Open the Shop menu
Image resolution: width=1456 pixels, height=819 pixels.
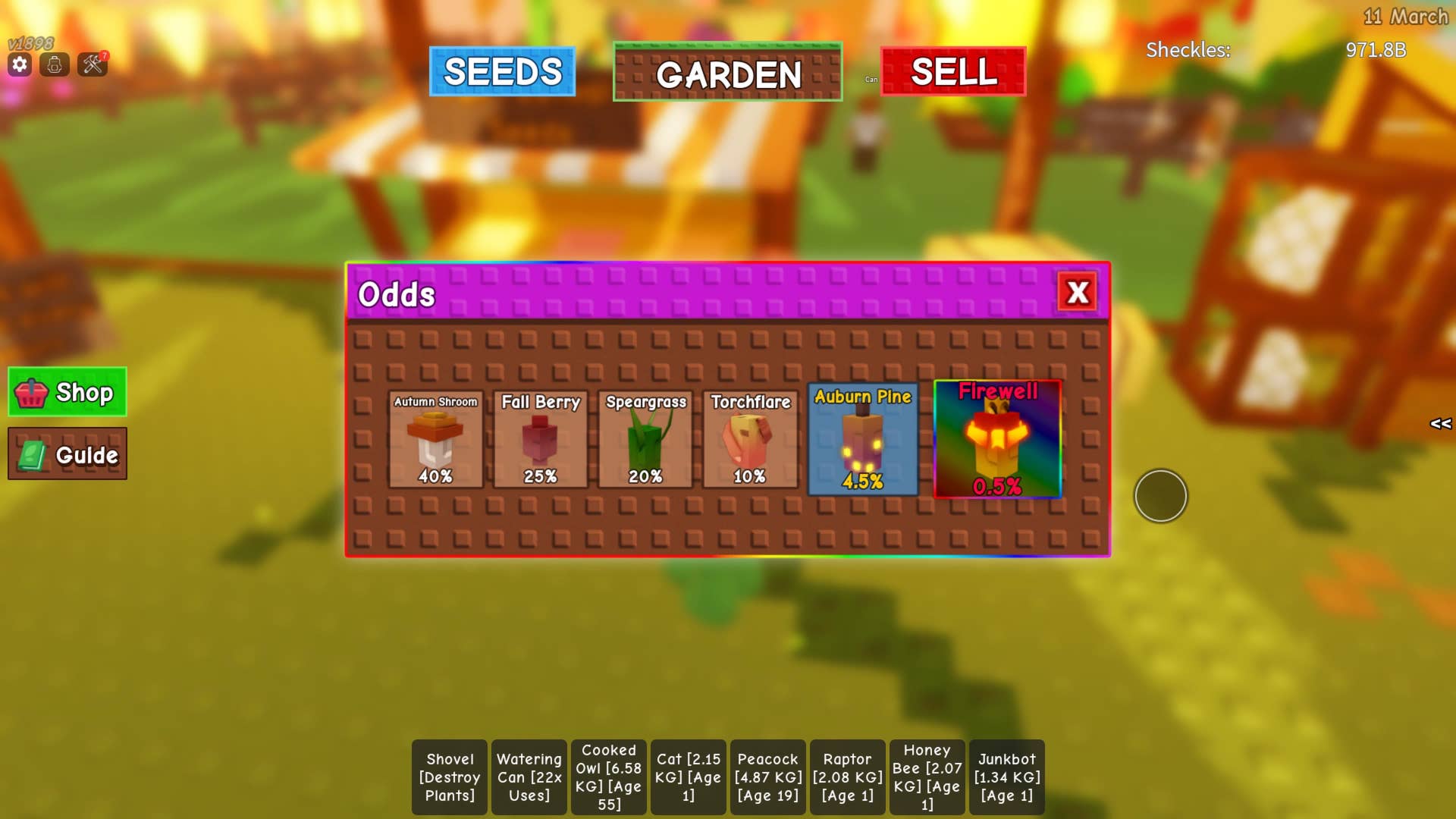click(x=67, y=392)
